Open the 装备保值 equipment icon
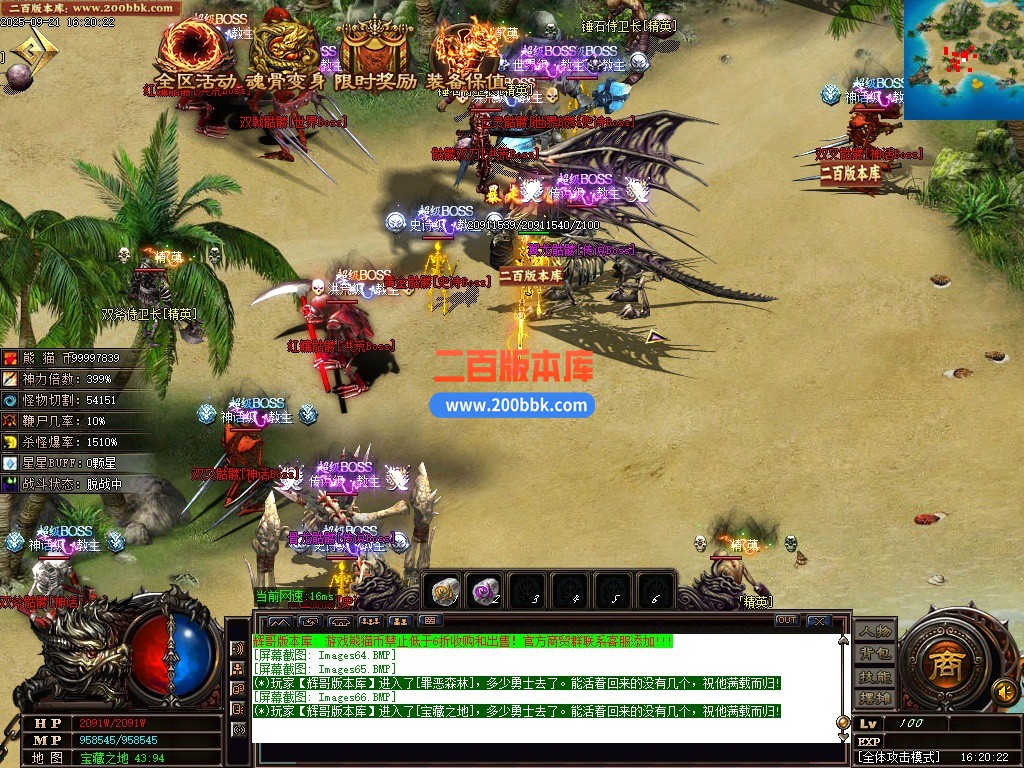Viewport: 1024px width, 768px height. click(x=468, y=50)
